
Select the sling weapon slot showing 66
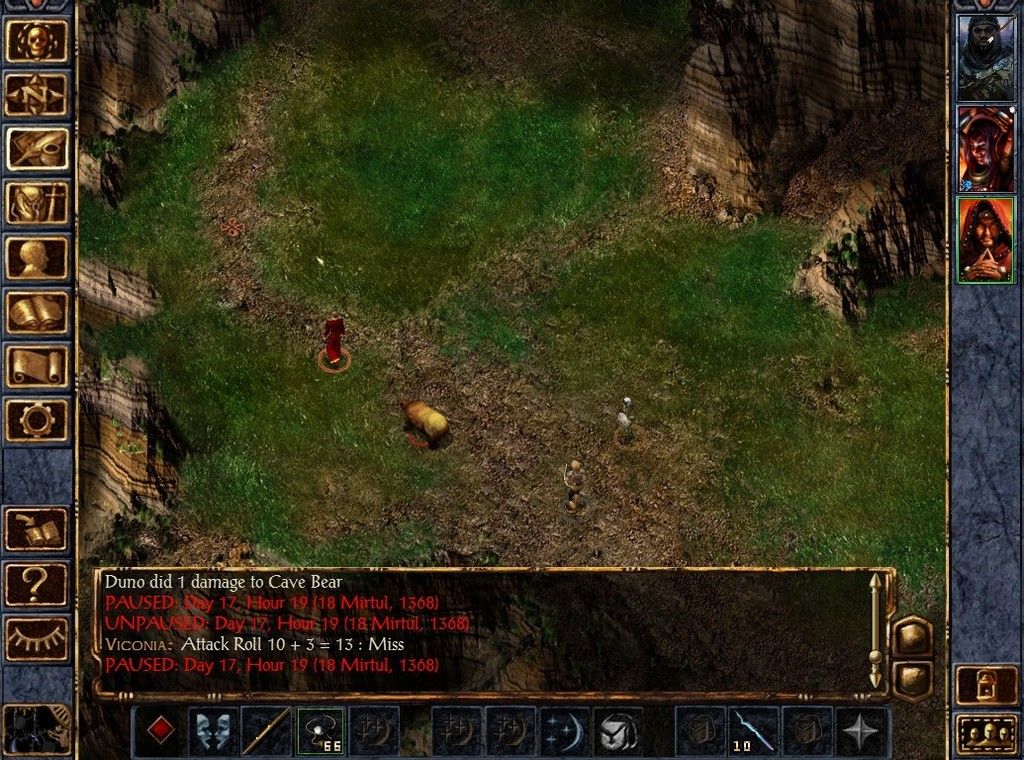[320, 731]
